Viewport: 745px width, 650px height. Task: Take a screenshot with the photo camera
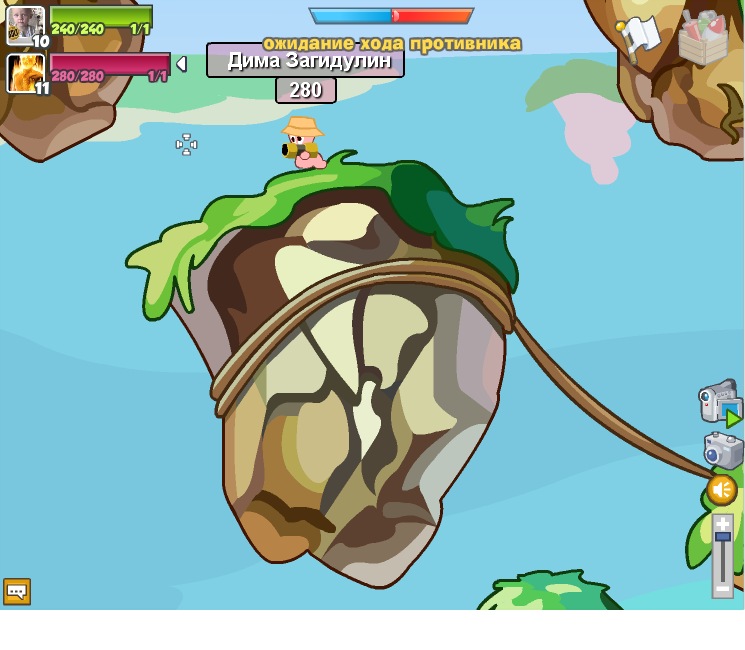pos(722,451)
